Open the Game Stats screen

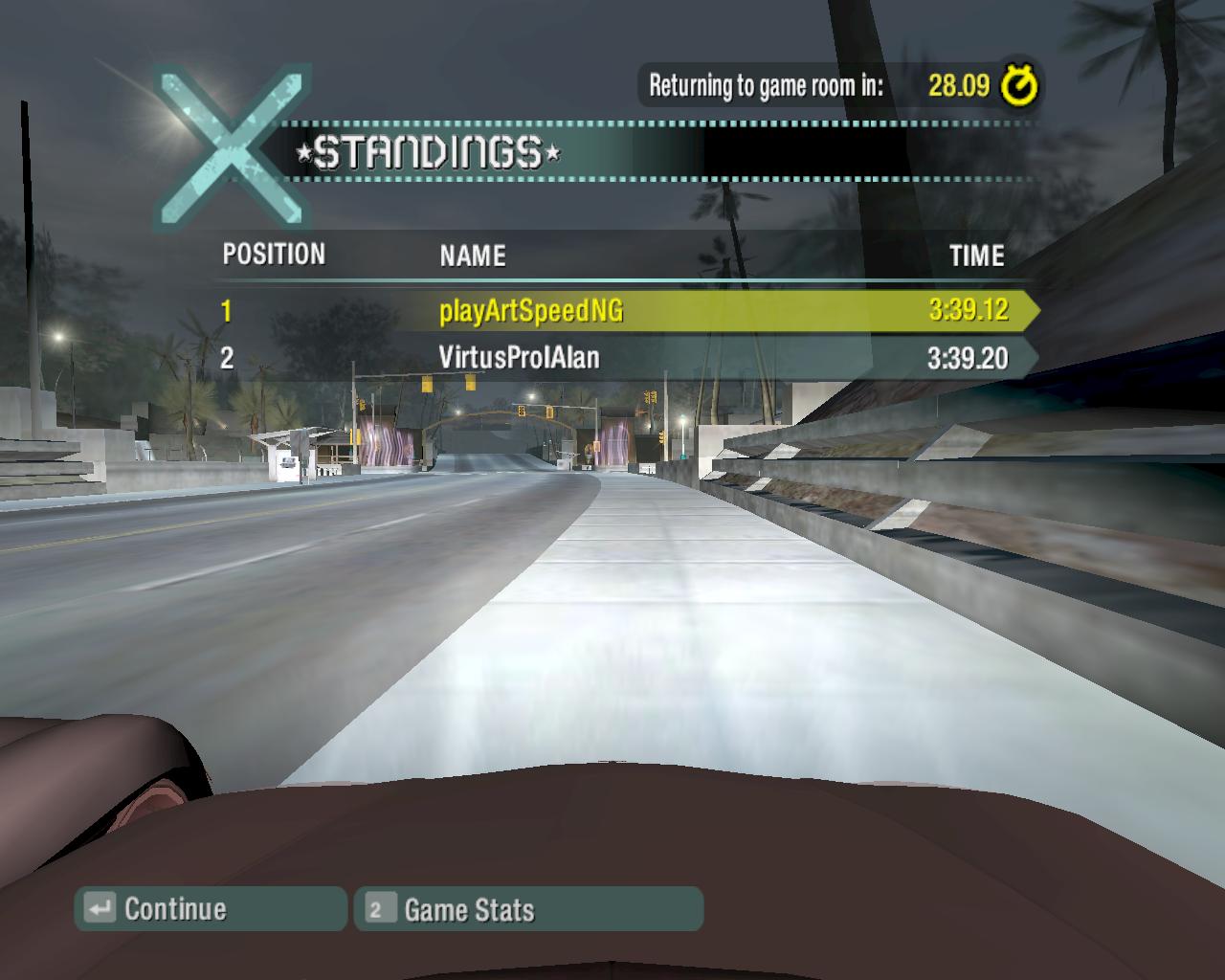(528, 909)
